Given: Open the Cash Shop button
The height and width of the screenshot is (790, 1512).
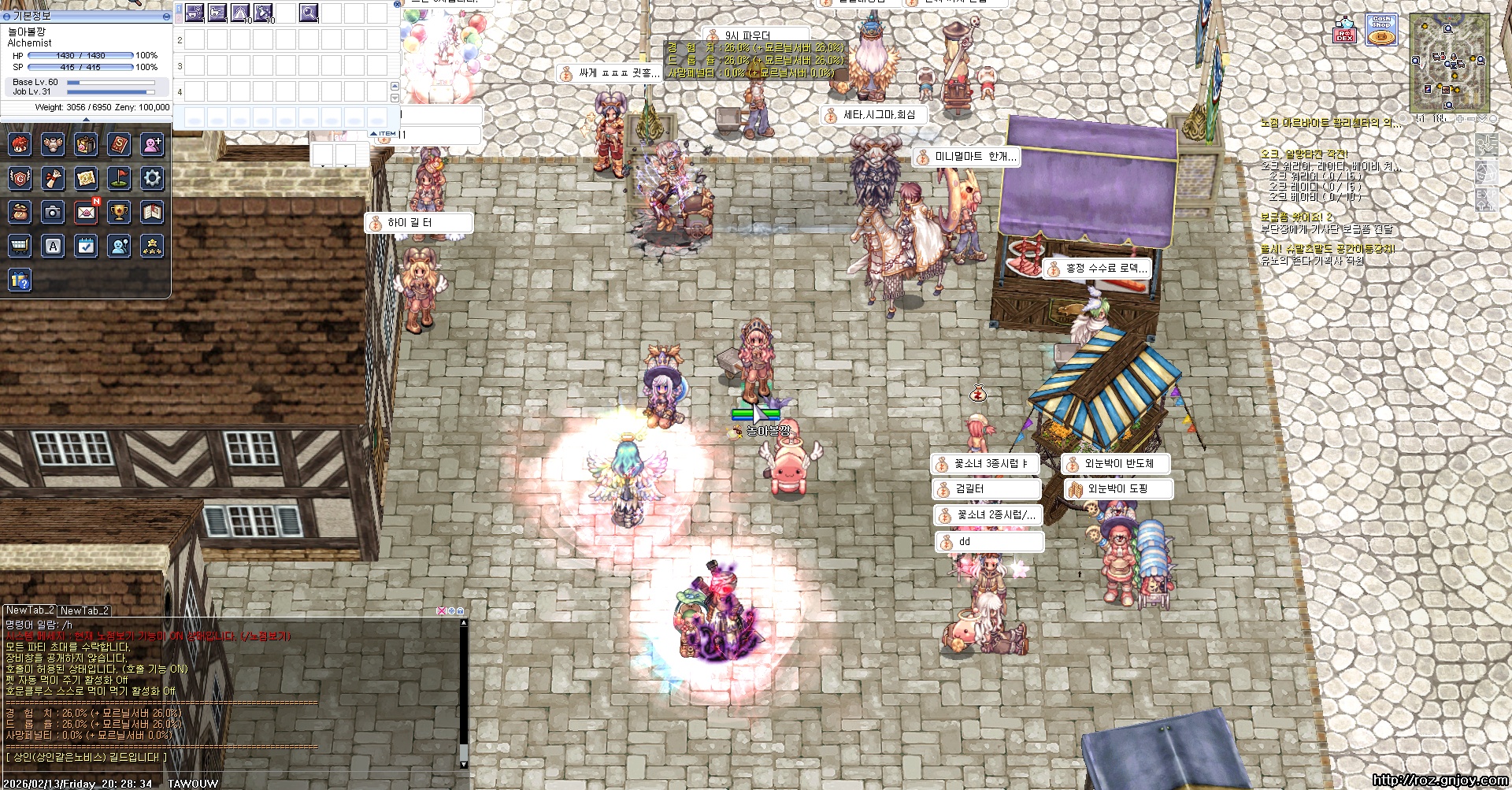Looking at the screenshot, I should pyautogui.click(x=1381, y=30).
